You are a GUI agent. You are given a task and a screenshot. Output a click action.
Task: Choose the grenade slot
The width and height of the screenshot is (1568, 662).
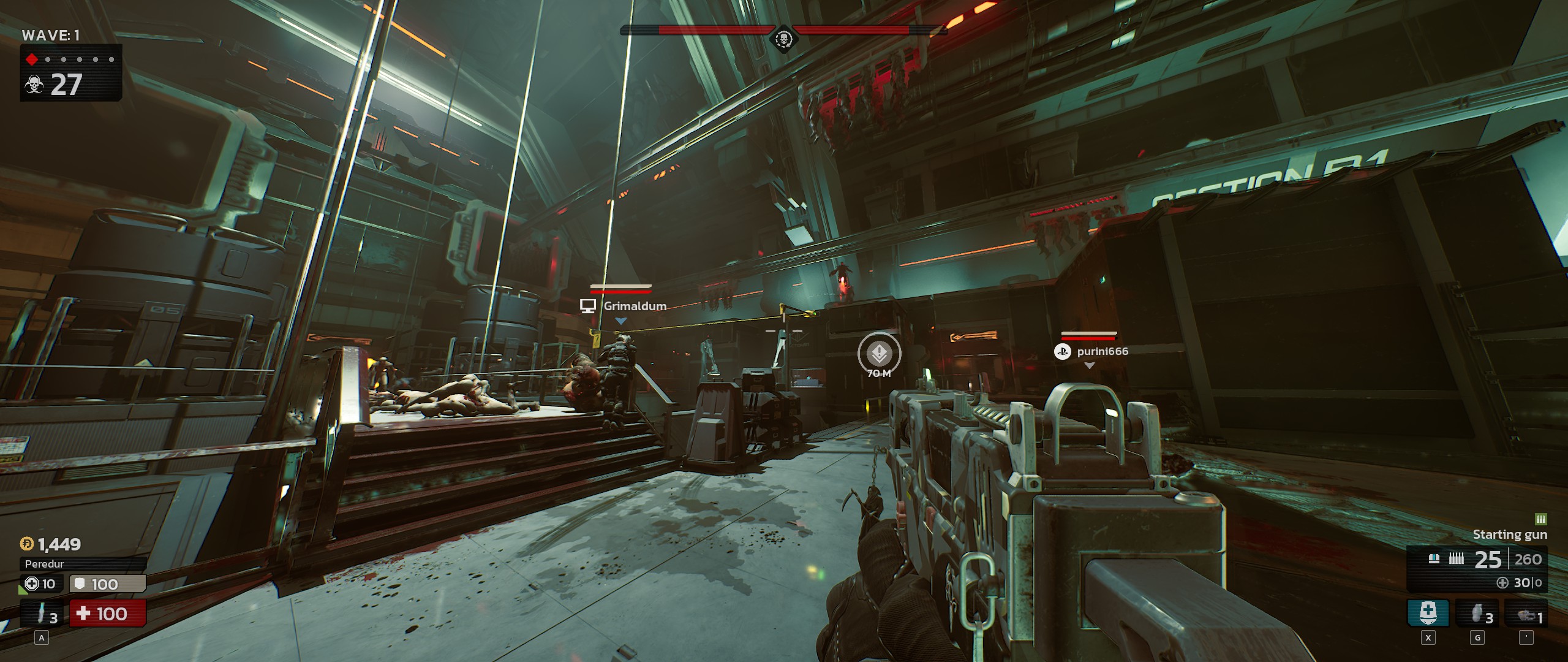coord(1477,612)
